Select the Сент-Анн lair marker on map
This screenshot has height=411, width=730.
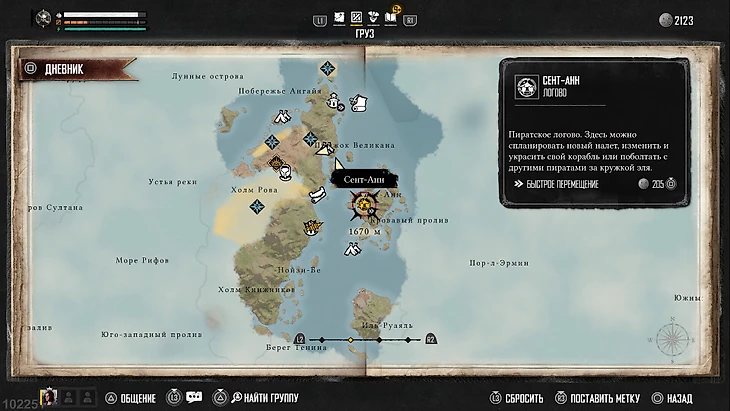pyautogui.click(x=367, y=206)
